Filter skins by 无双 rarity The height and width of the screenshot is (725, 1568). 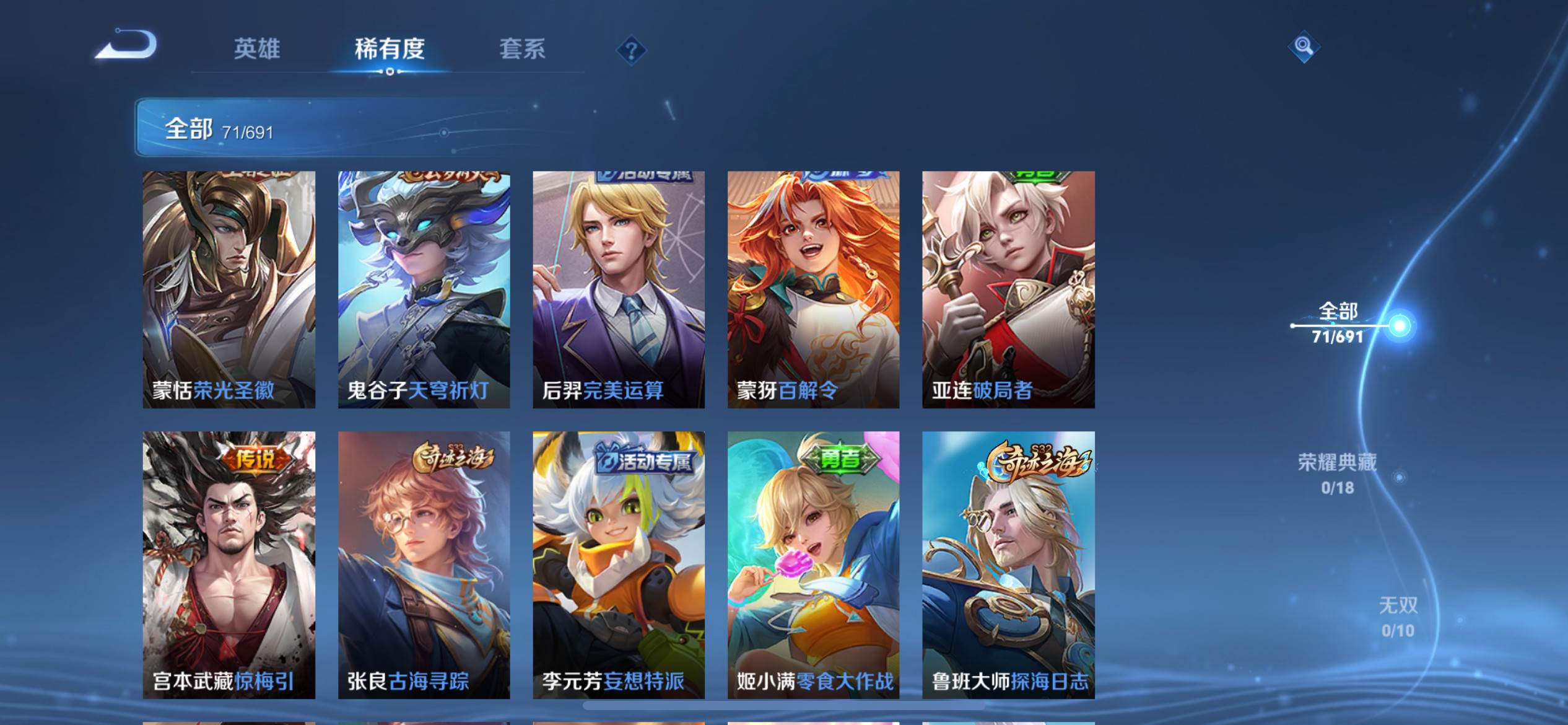pyautogui.click(x=1398, y=617)
